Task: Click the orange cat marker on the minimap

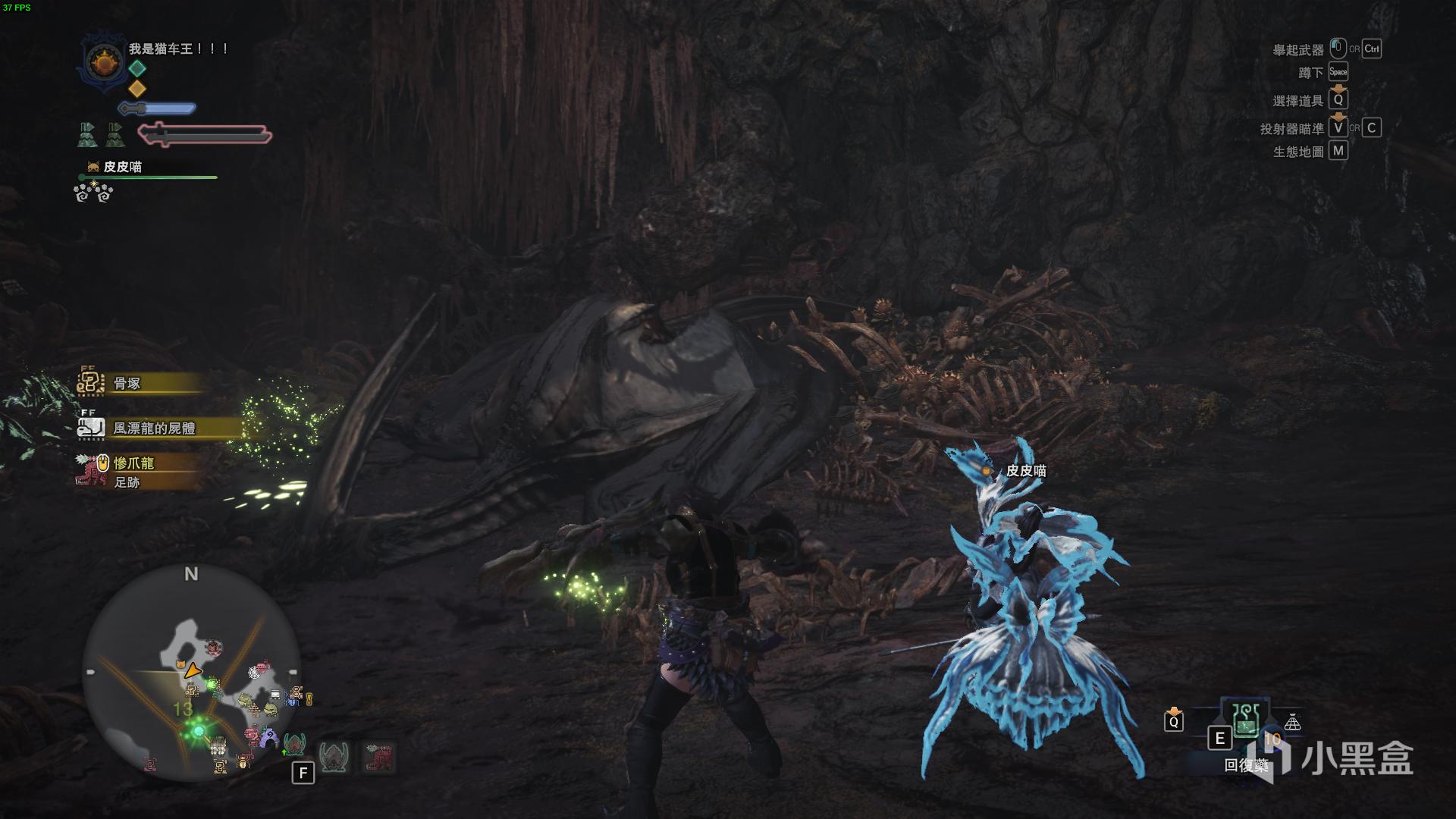Action: 180,665
